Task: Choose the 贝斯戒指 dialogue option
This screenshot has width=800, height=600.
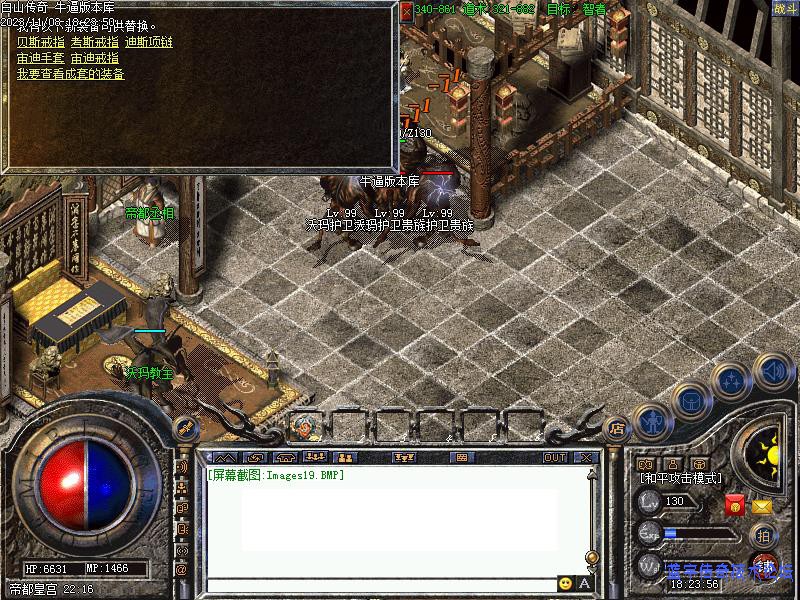Action: click(x=41, y=42)
